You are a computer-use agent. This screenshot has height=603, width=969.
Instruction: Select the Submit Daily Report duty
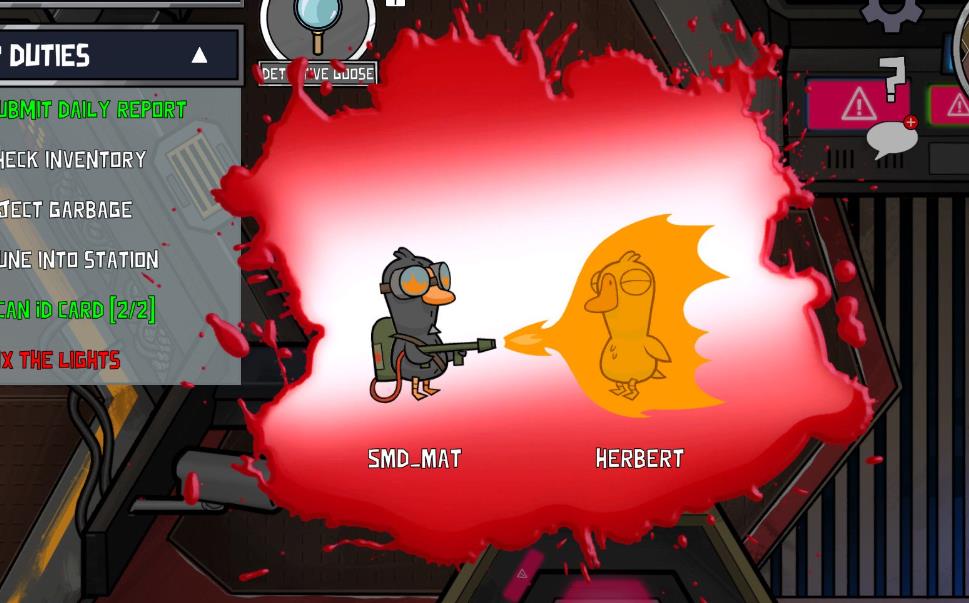coord(93,109)
